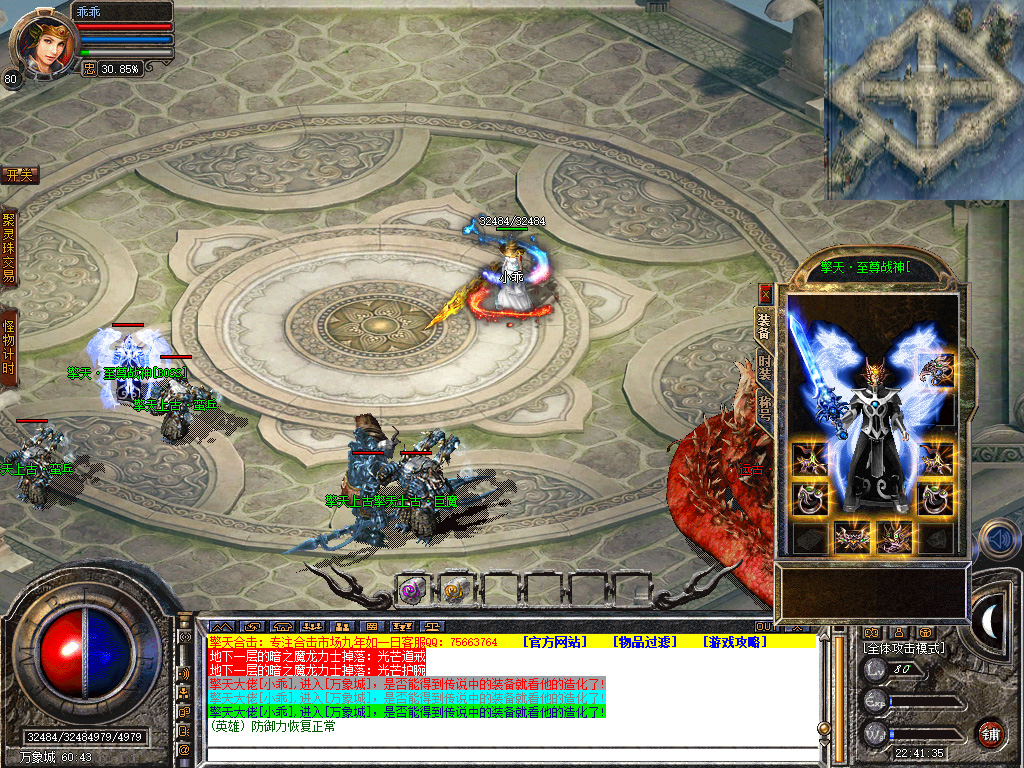The height and width of the screenshot is (768, 1024).
Task: Open the 怪物计时 monster timer
Action: pos(9,347)
